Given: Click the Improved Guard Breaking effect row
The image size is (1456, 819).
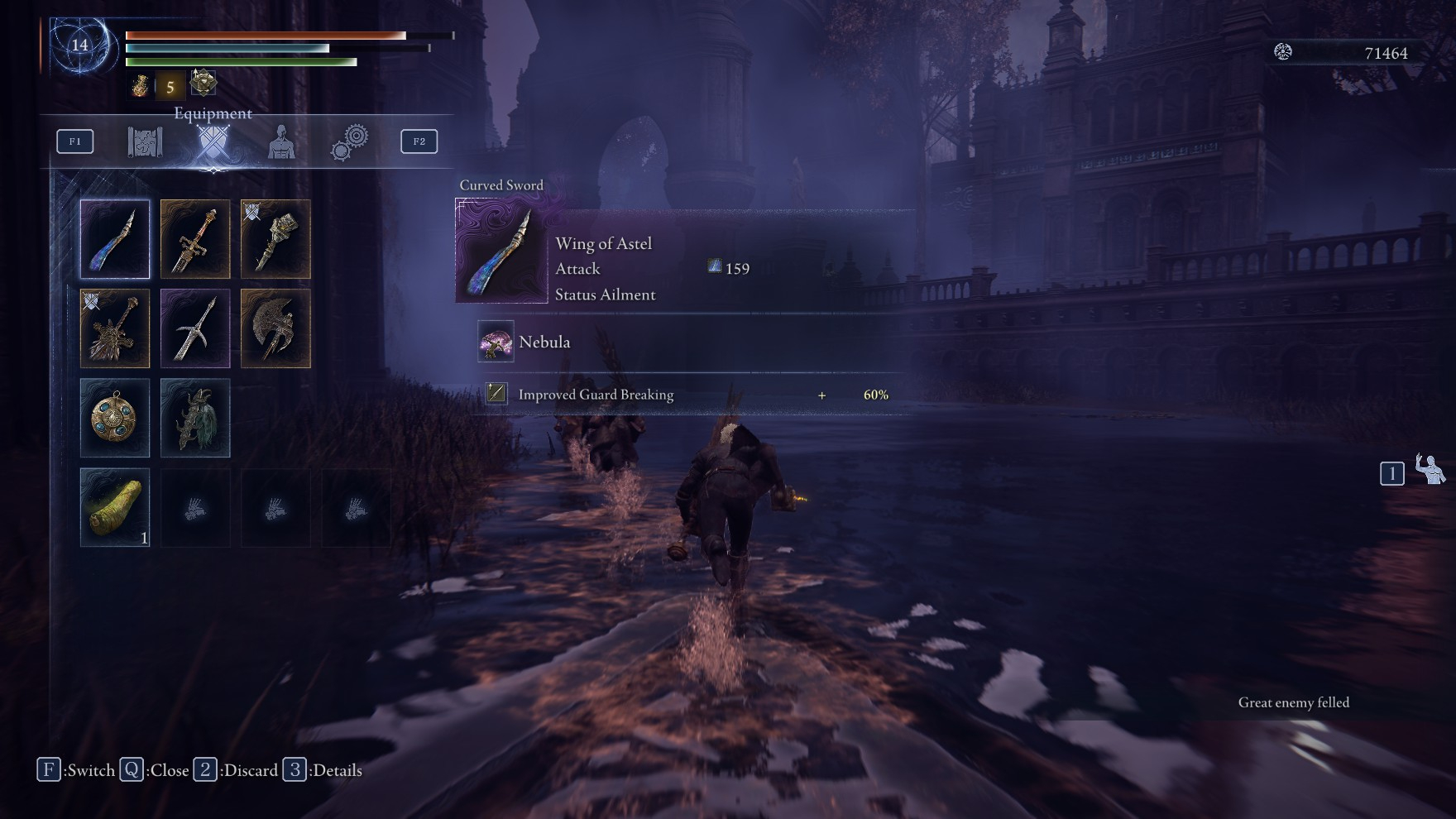Looking at the screenshot, I should click(687, 395).
